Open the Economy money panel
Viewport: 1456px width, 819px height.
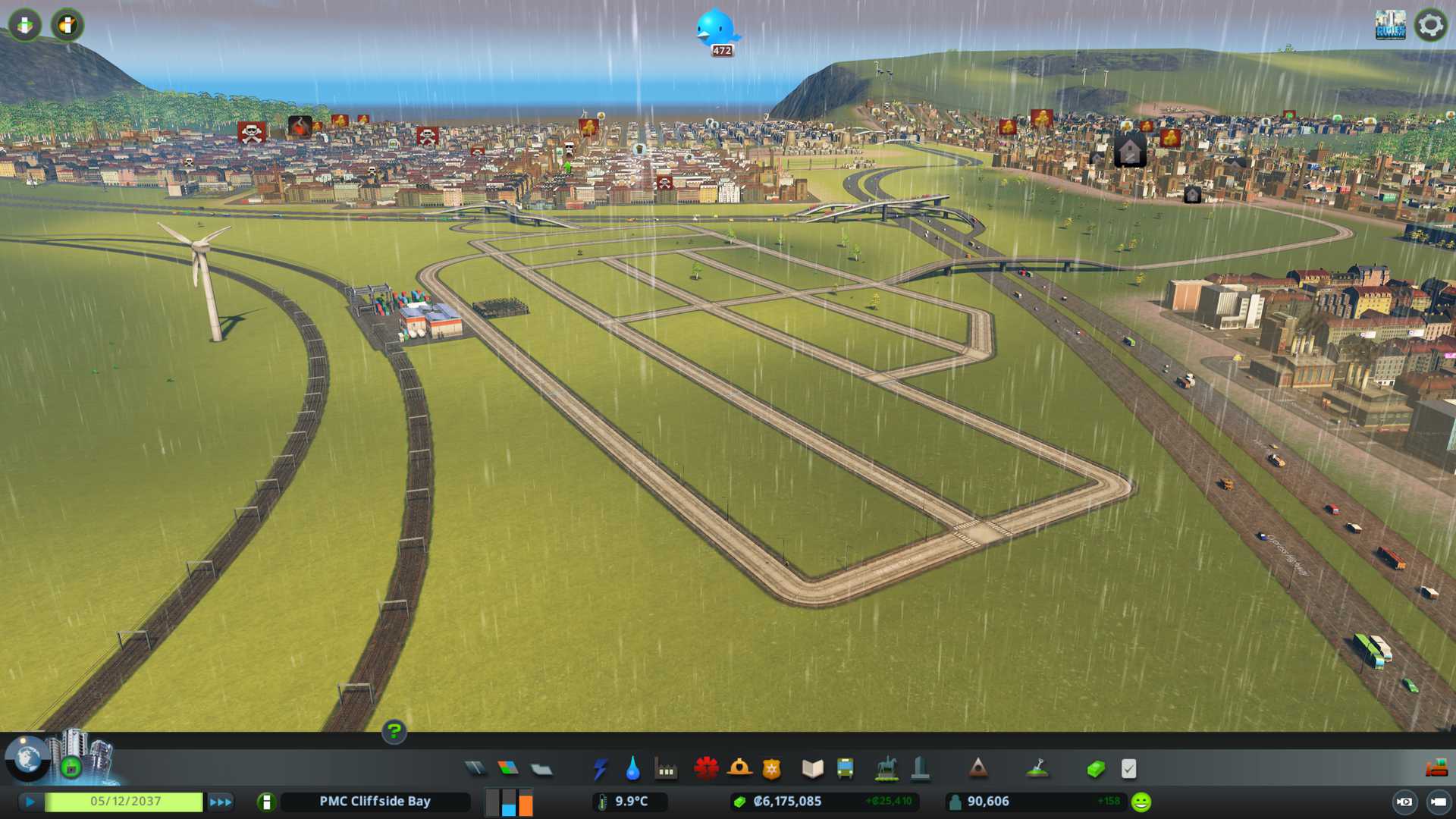coord(1095,769)
